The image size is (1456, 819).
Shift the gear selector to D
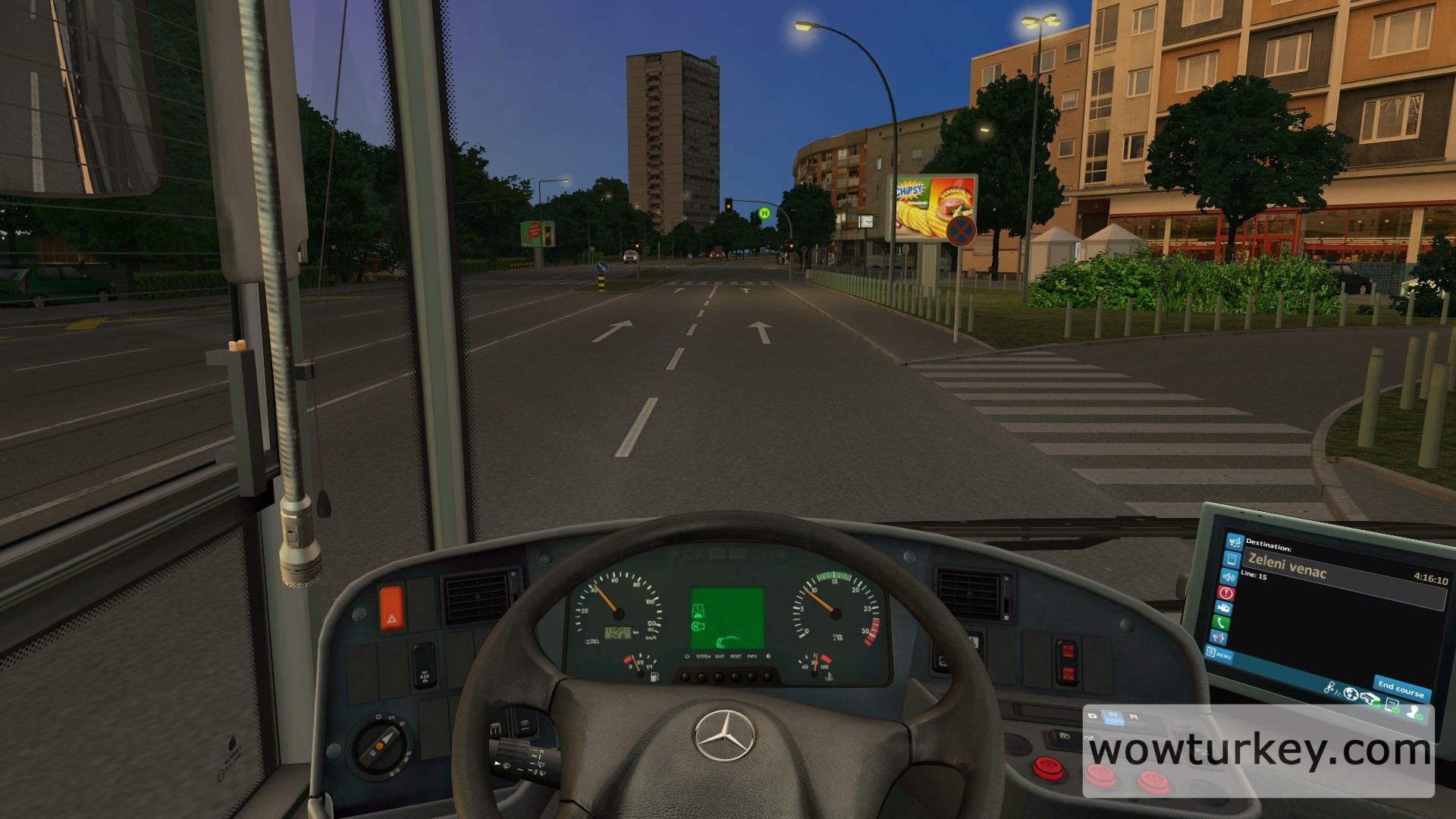(x=1094, y=715)
